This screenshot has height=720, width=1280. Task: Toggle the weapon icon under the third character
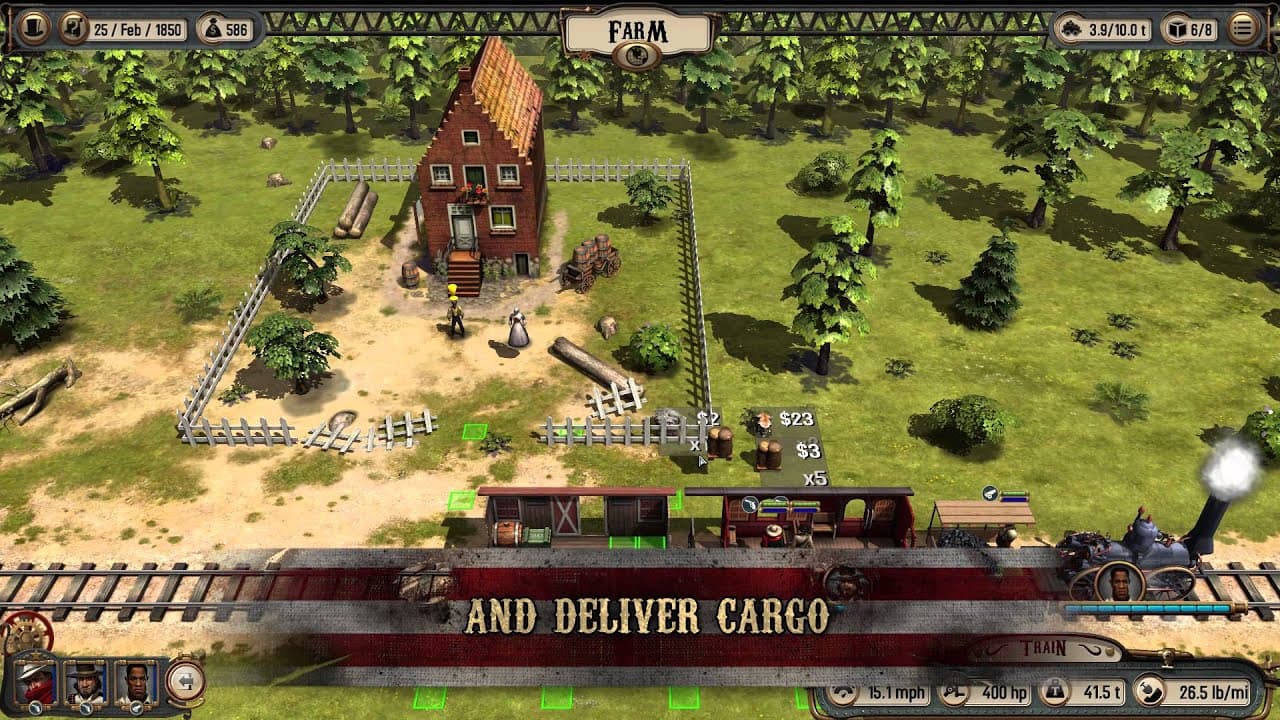tap(136, 707)
